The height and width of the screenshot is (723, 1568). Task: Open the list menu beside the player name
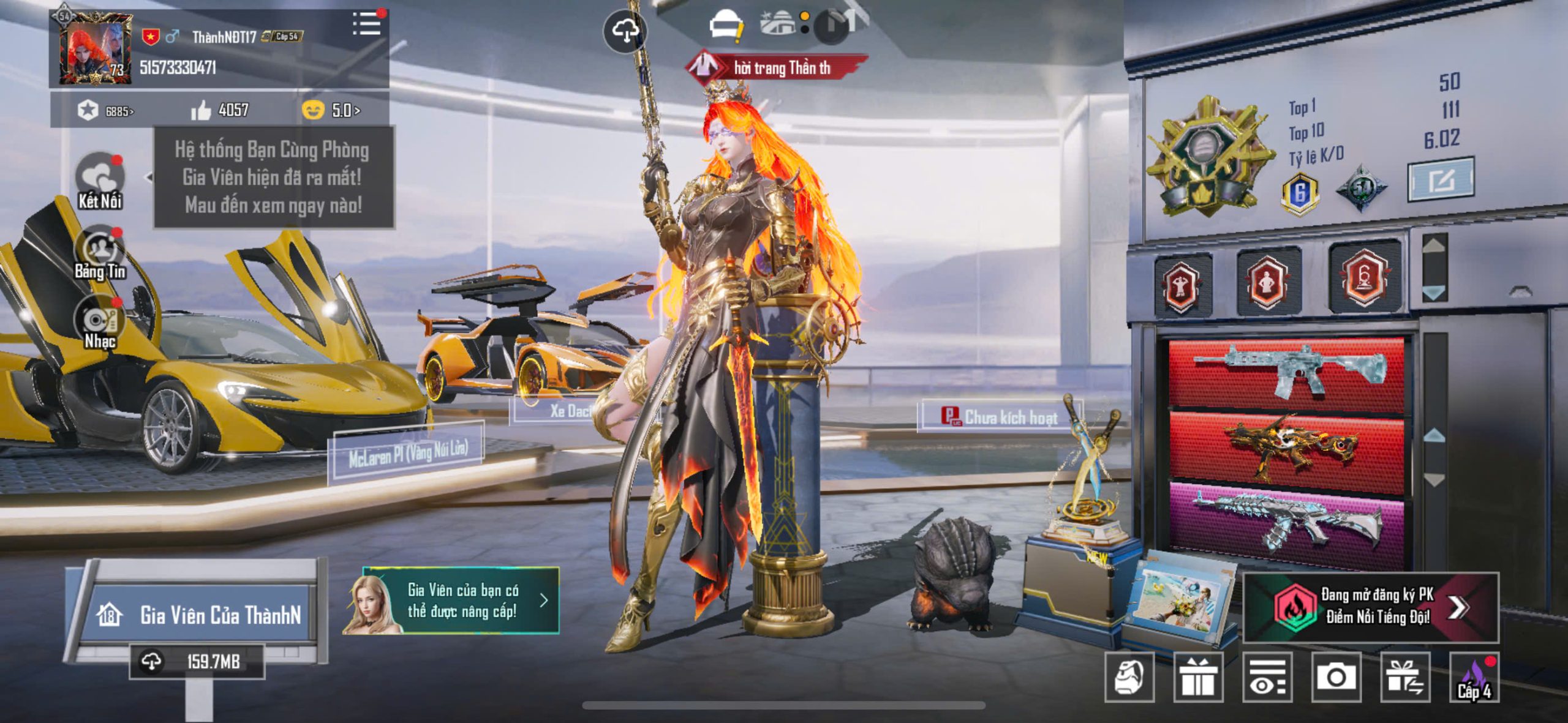pyautogui.click(x=367, y=24)
